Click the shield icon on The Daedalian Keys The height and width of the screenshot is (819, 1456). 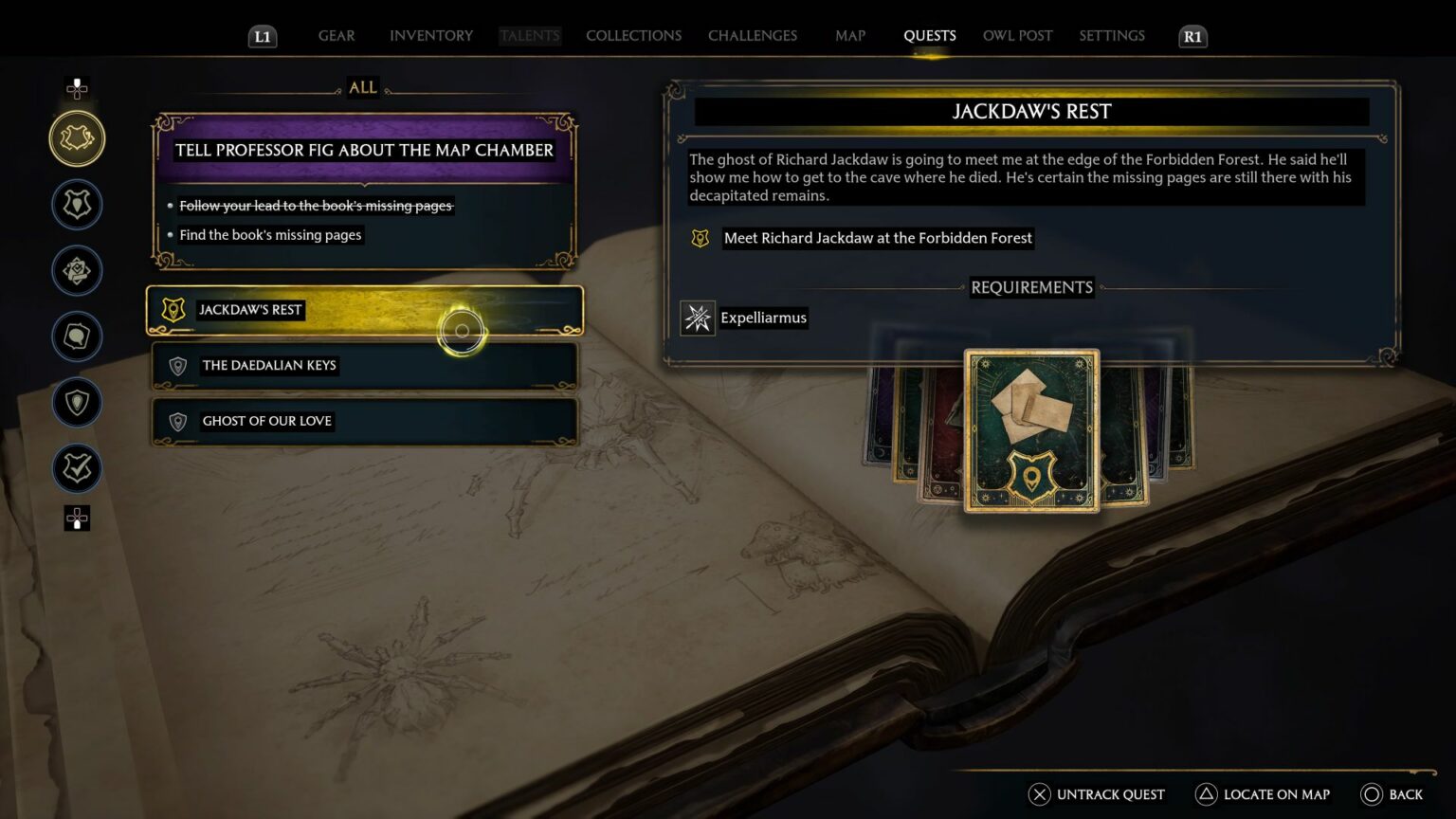pyautogui.click(x=178, y=366)
